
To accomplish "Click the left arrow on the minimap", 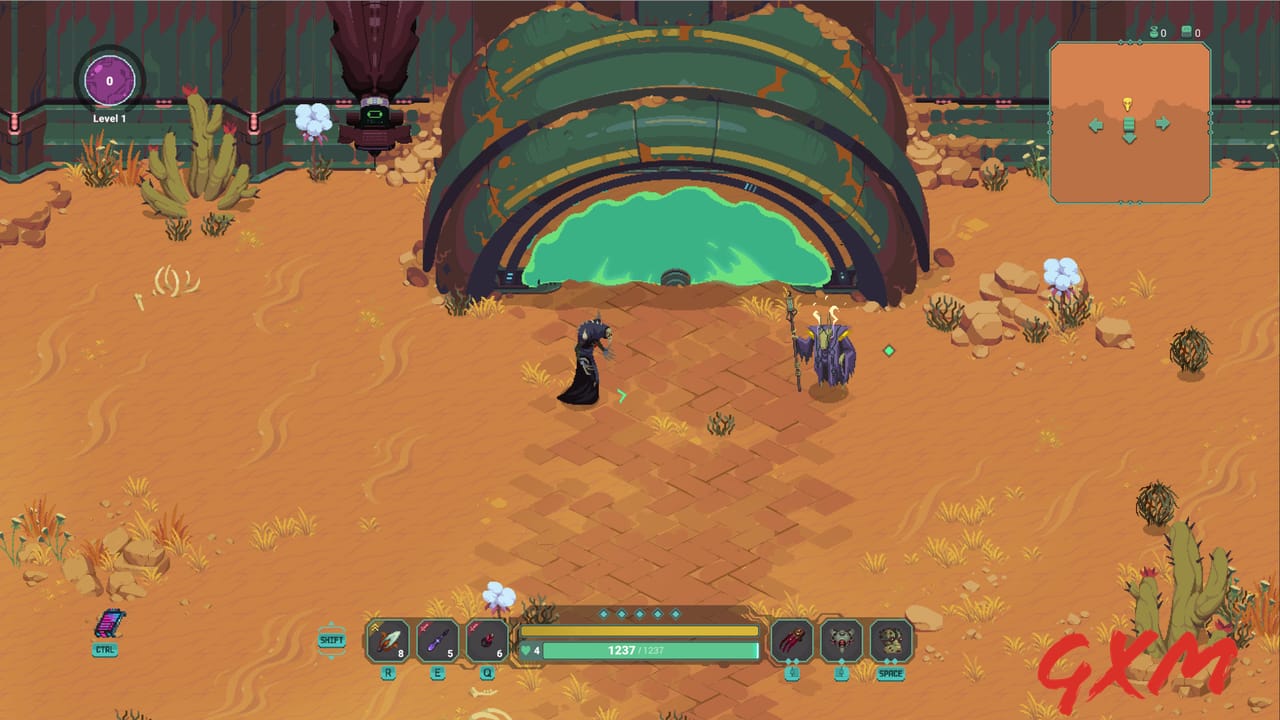I will point(1095,124).
